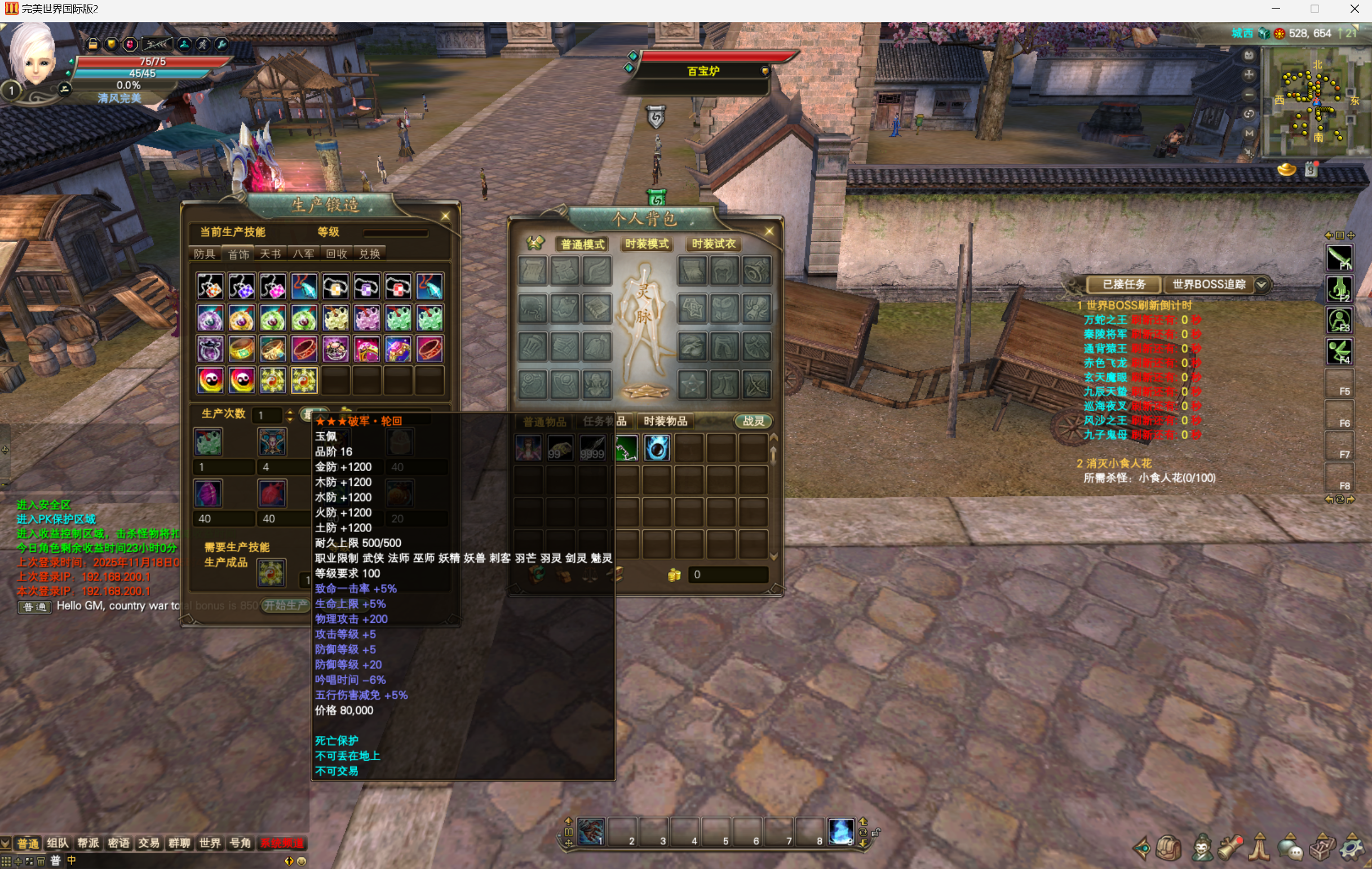Close the 个人背包 inventory window
The width and height of the screenshot is (1372, 869).
[769, 232]
